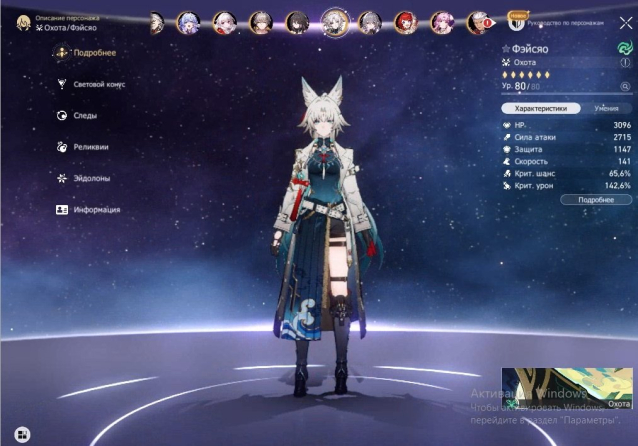Screen dimensions: 638x446
Task: Close the character screen with the X
Action: click(625, 23)
